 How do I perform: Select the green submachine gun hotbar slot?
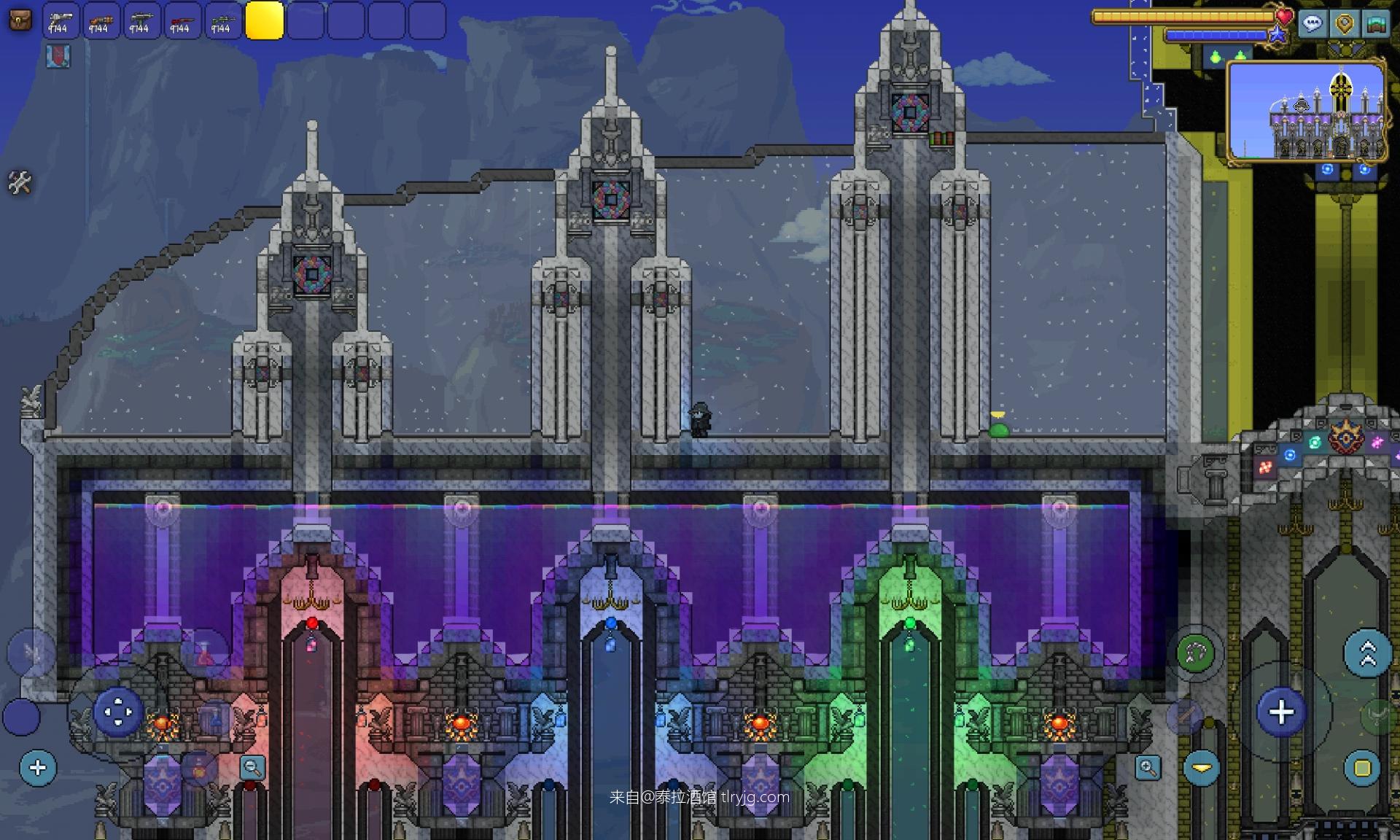point(142,20)
